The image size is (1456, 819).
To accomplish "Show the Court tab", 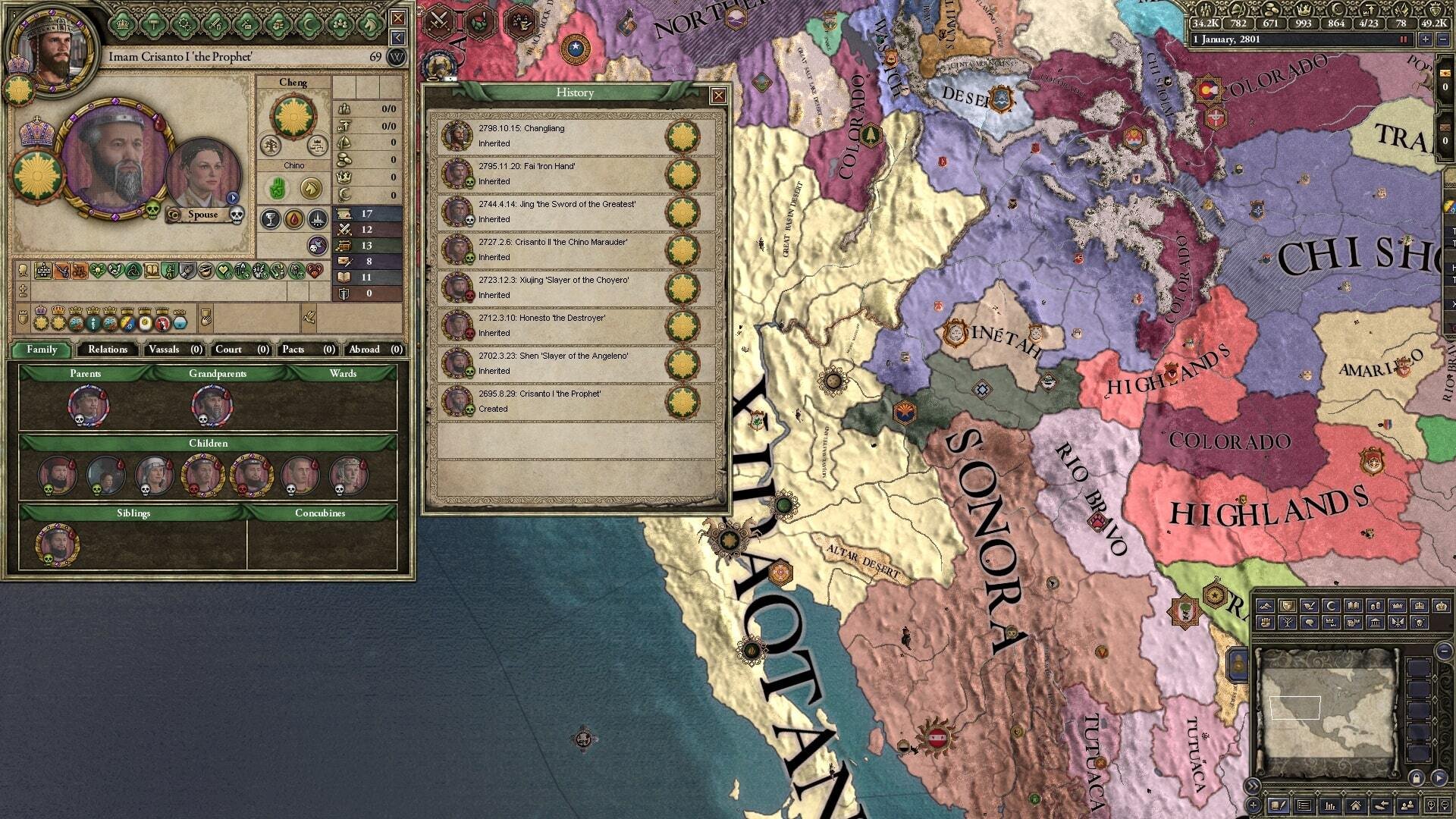I will [241, 350].
